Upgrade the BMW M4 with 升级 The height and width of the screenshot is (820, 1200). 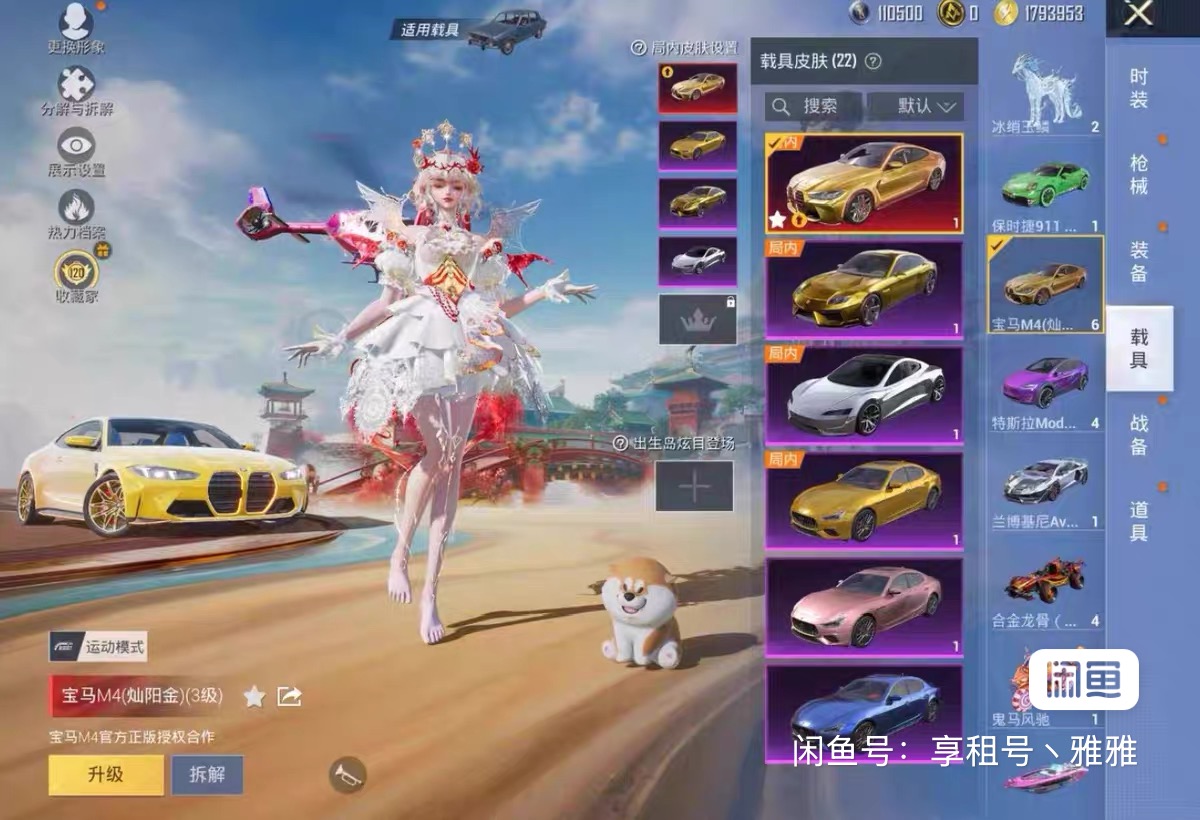coord(106,774)
